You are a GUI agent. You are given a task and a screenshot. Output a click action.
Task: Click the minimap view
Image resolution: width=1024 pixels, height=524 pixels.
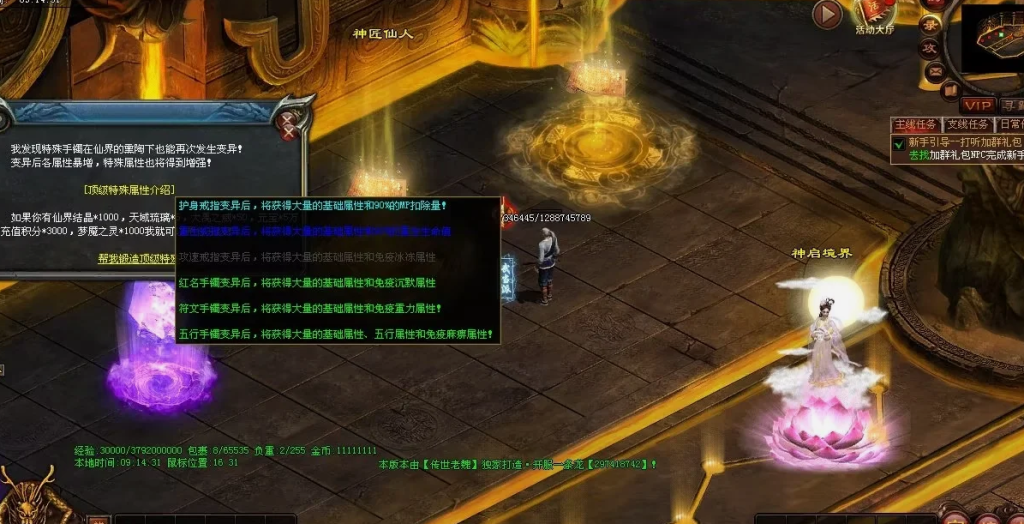pyautogui.click(x=992, y=40)
